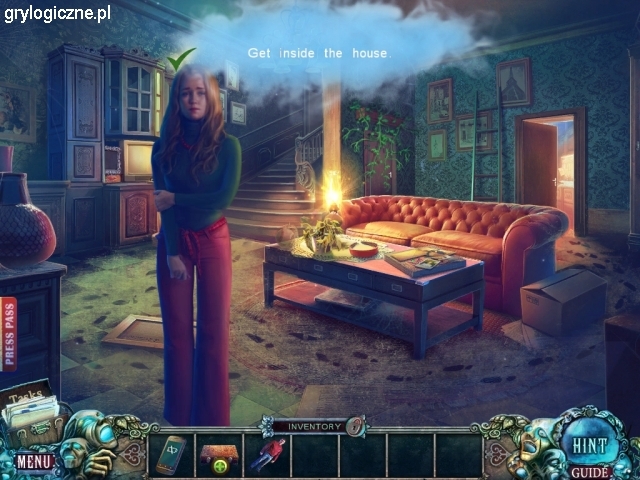This screenshot has width=640, height=480.
Task: Open the Menu button
Action: [33, 461]
